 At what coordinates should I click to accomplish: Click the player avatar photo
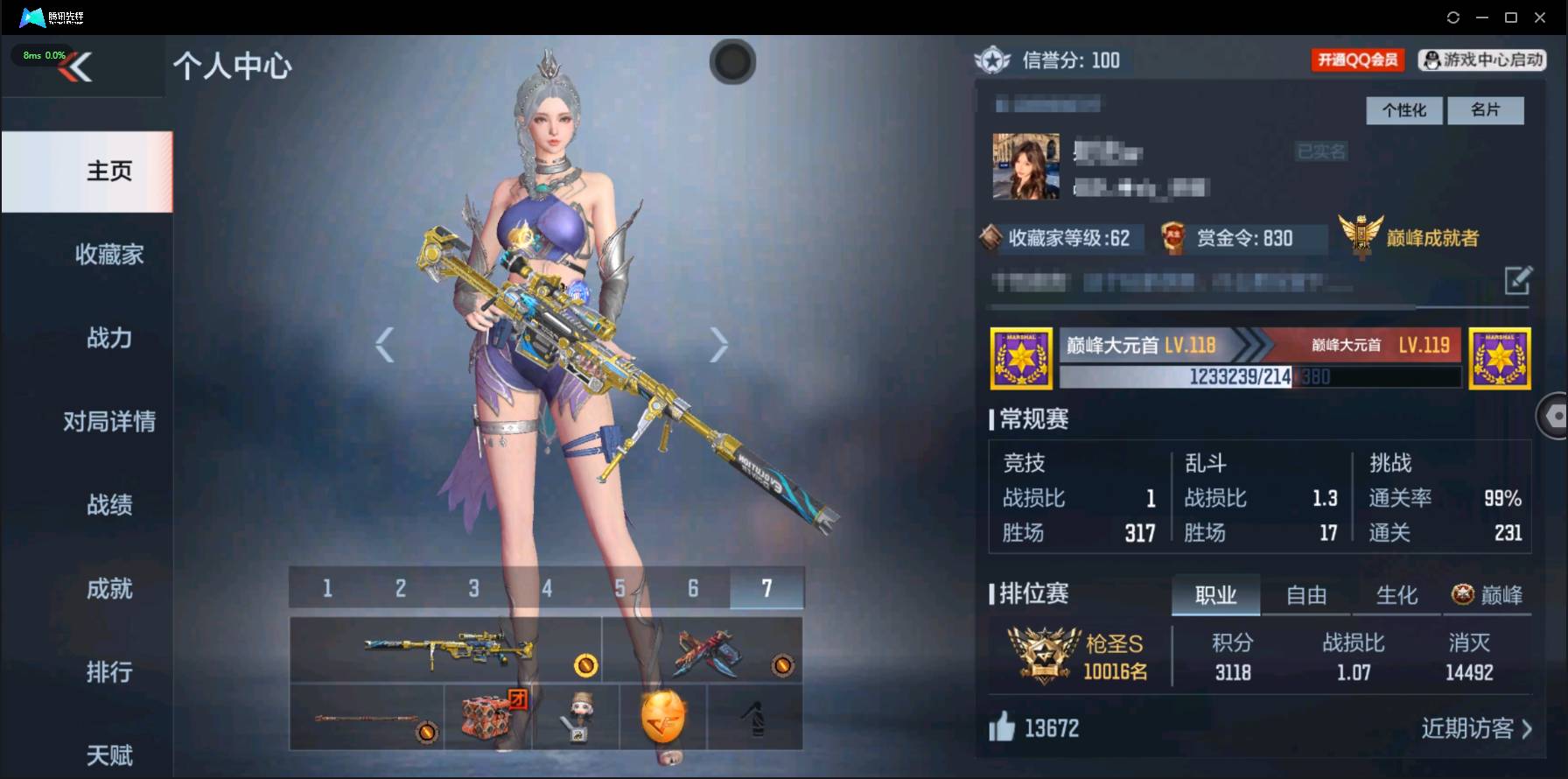(1025, 165)
